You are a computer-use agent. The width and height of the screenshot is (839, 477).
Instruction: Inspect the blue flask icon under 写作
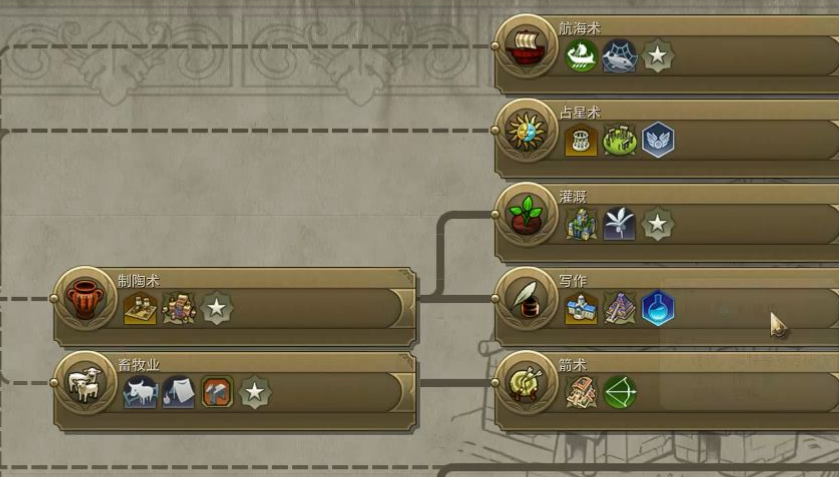657,308
